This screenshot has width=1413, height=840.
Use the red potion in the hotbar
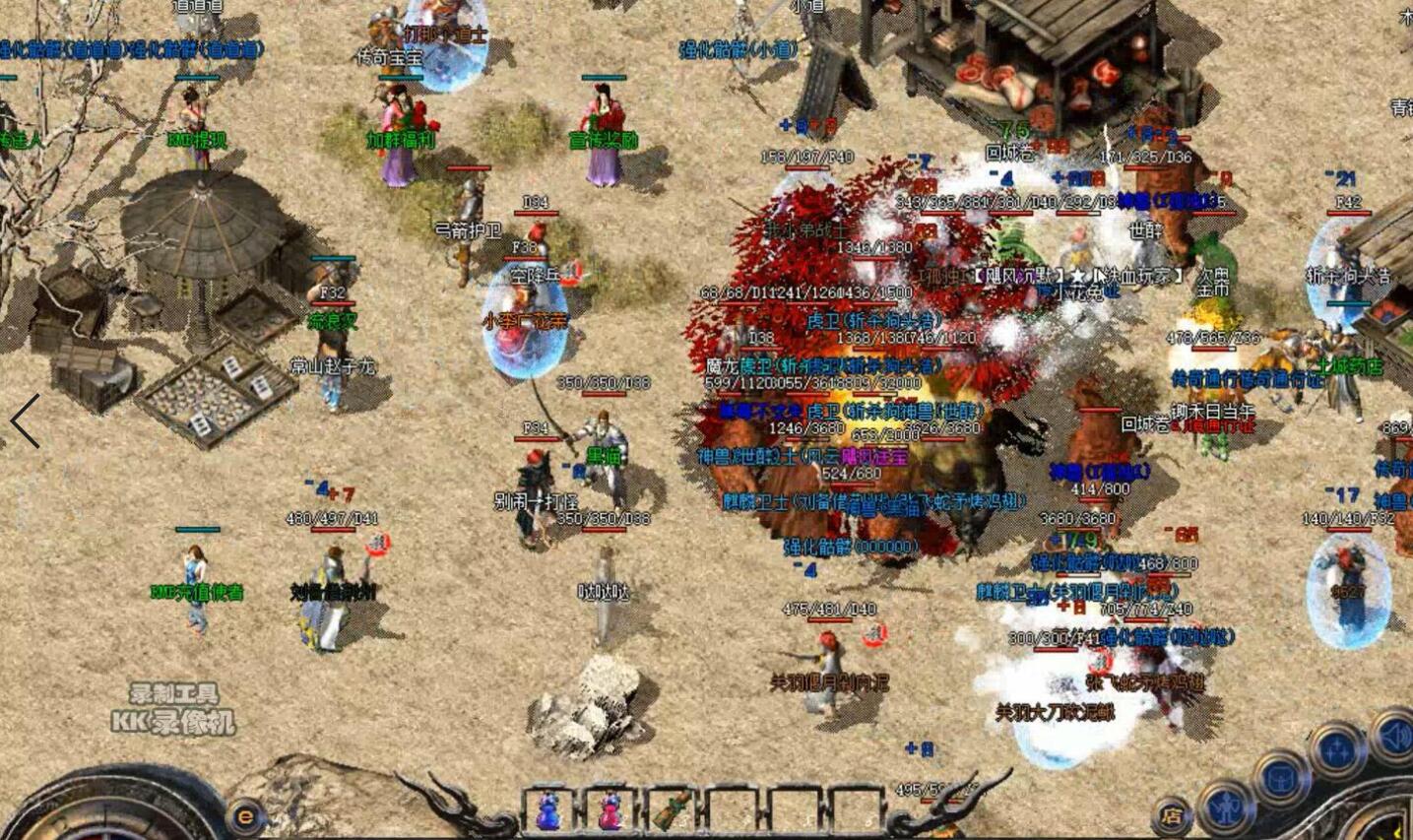coord(610,811)
